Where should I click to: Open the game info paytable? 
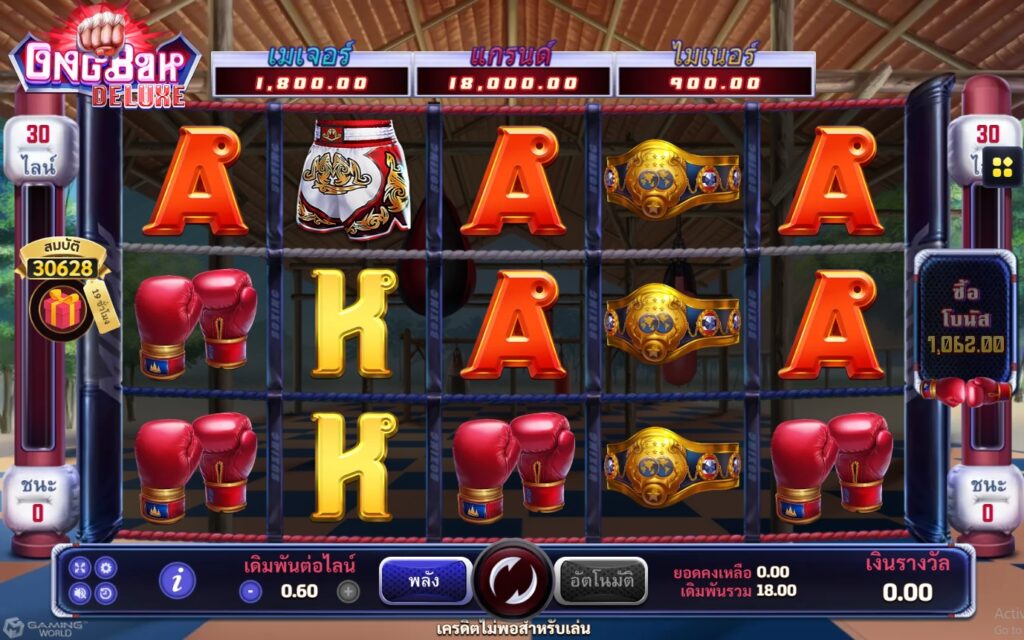tap(177, 580)
